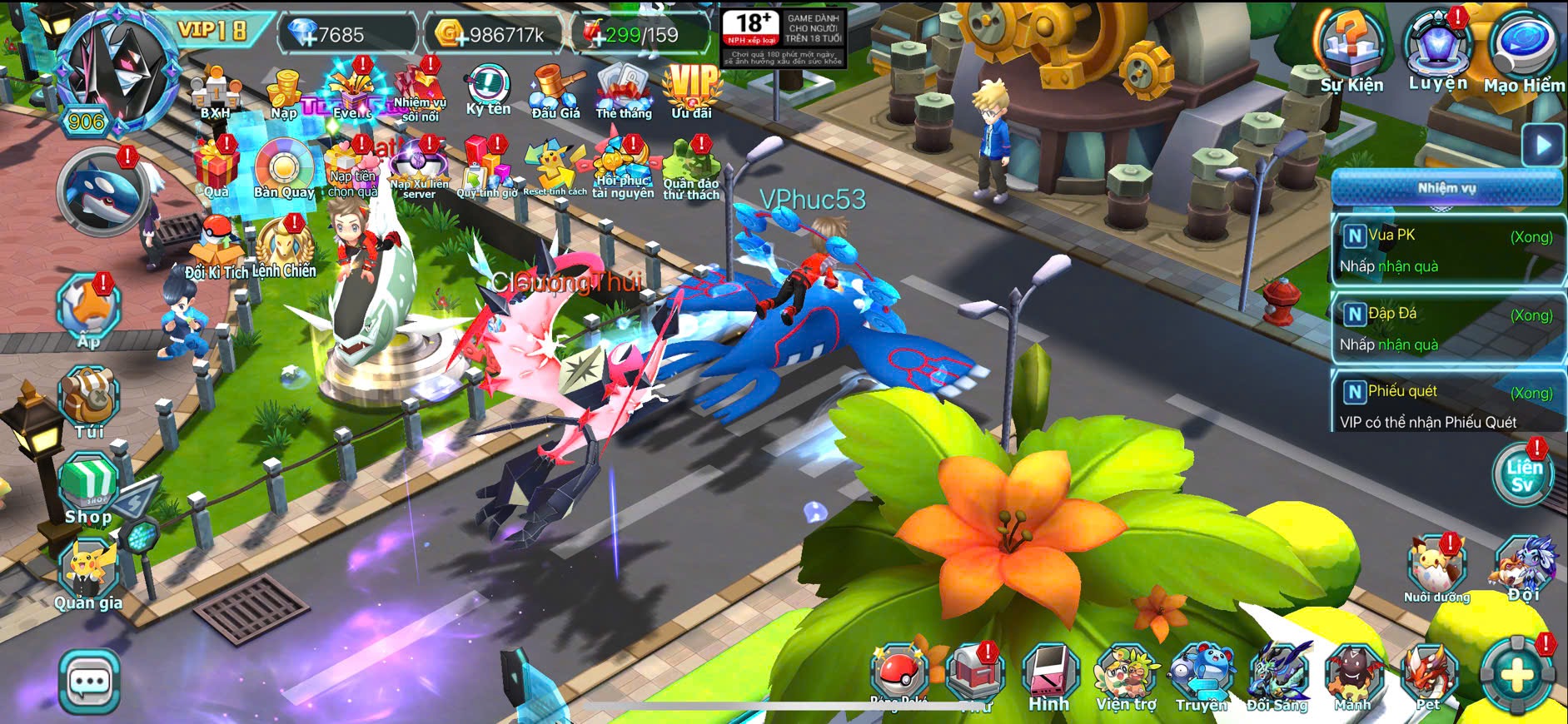1568x724 pixels.
Task: Open the Quản gia Pikachu butler
Action: pos(88,574)
